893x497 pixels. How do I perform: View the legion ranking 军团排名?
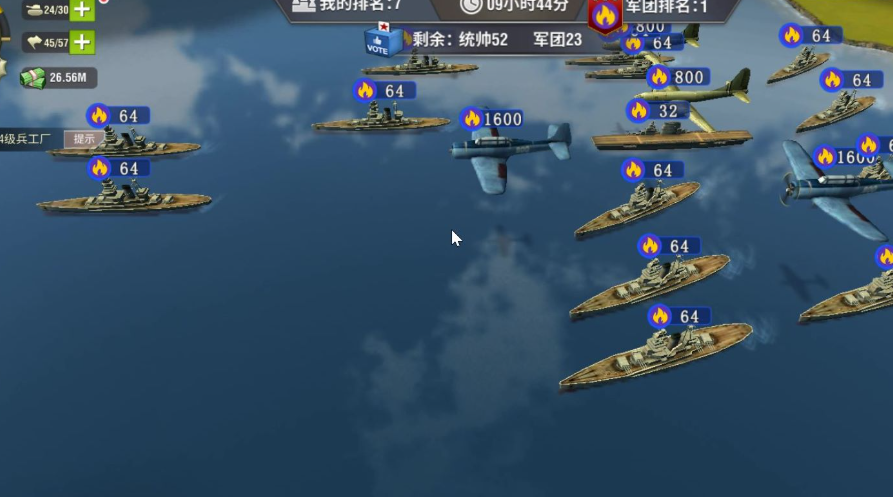coord(666,7)
